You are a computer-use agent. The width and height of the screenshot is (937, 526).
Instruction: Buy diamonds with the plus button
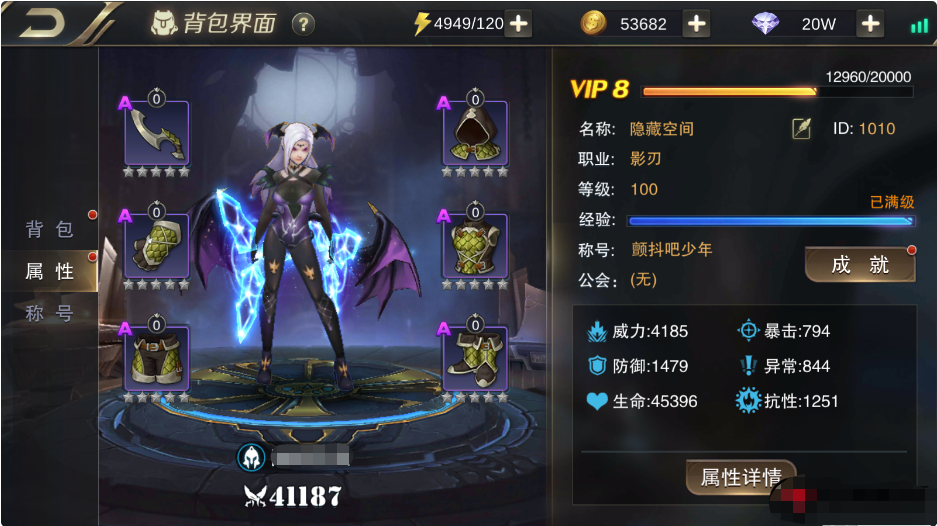870,24
